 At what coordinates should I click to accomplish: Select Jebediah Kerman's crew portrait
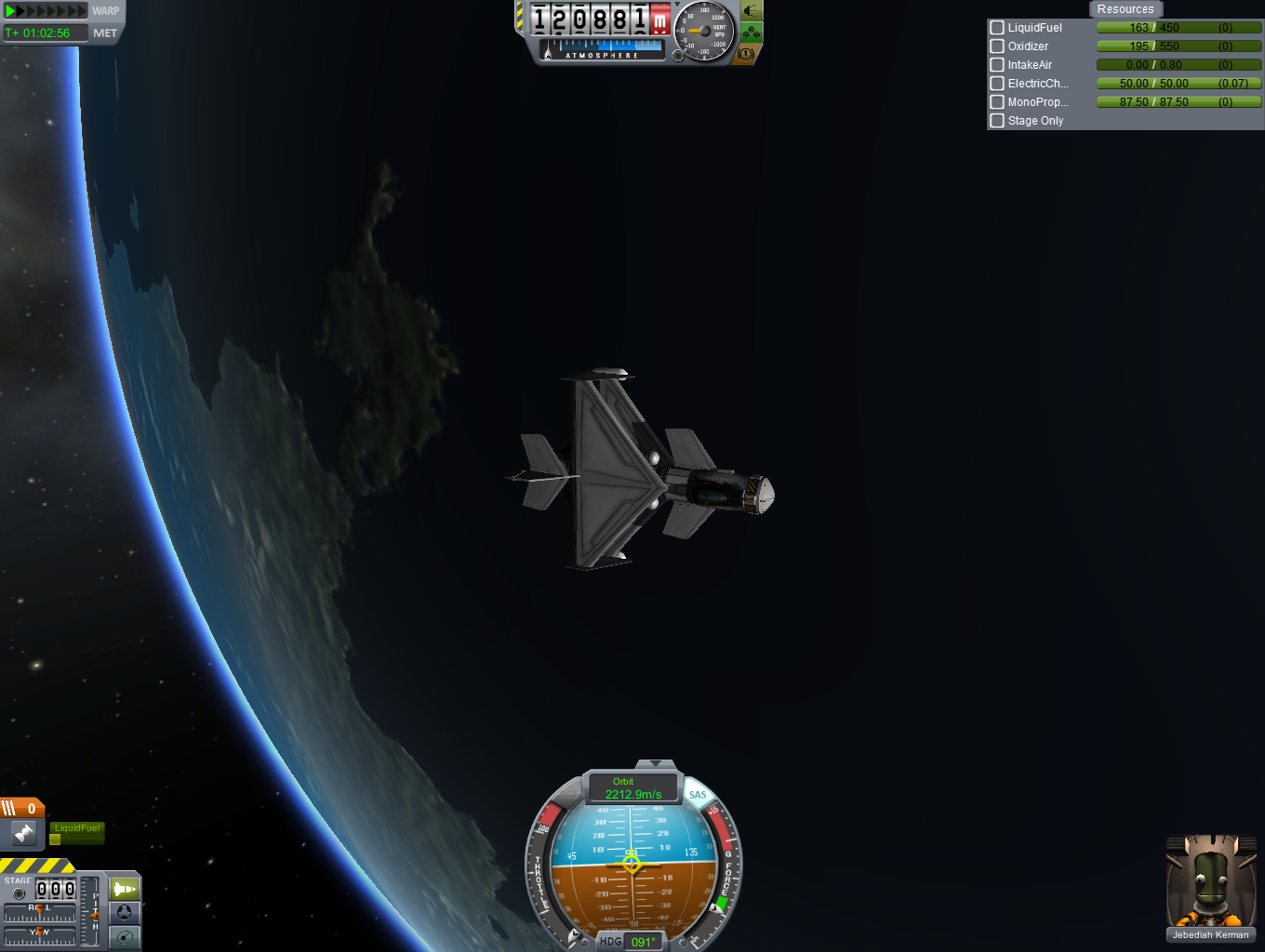(x=1210, y=883)
